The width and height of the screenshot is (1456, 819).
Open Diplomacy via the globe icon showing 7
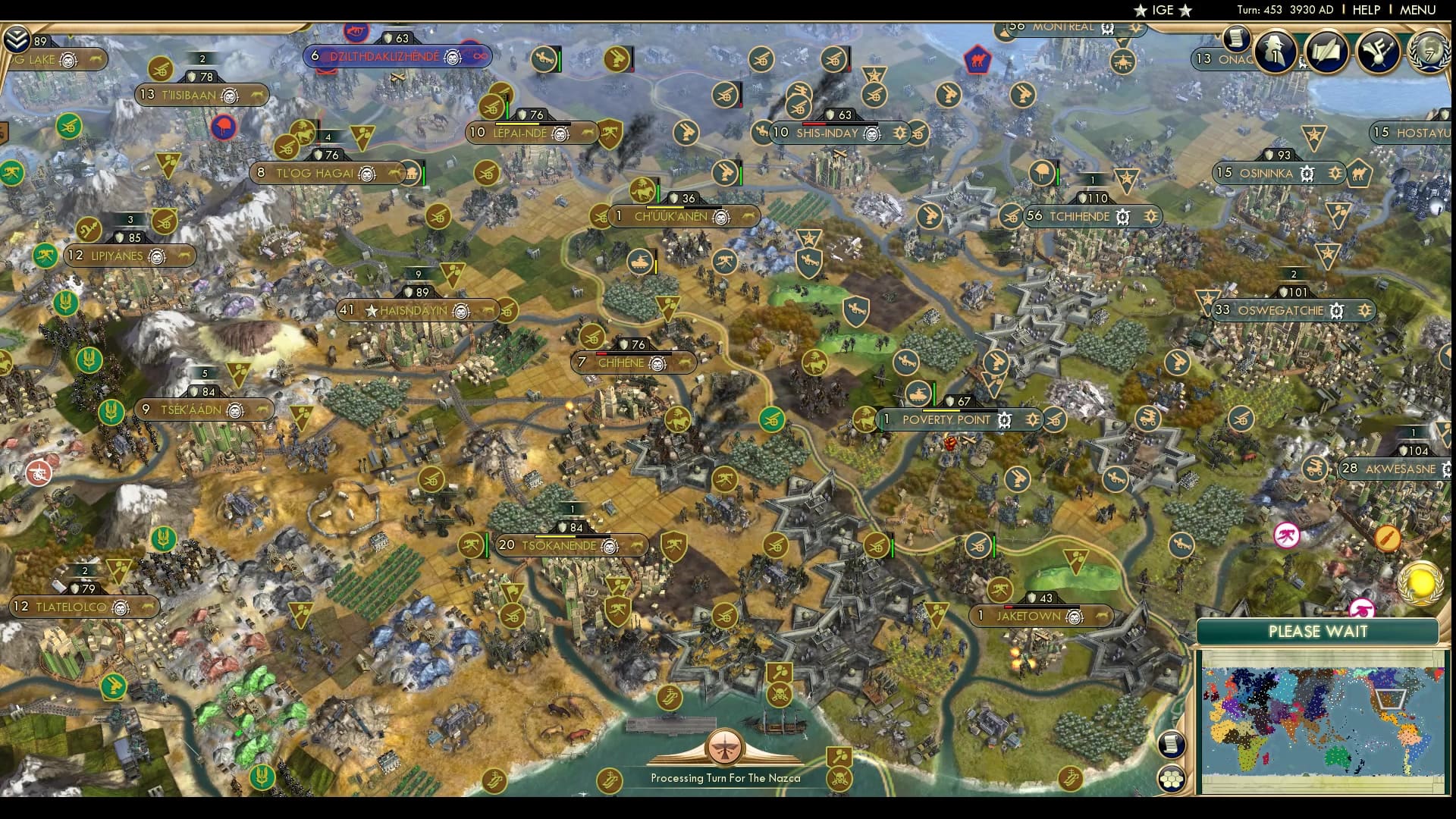click(x=1432, y=53)
